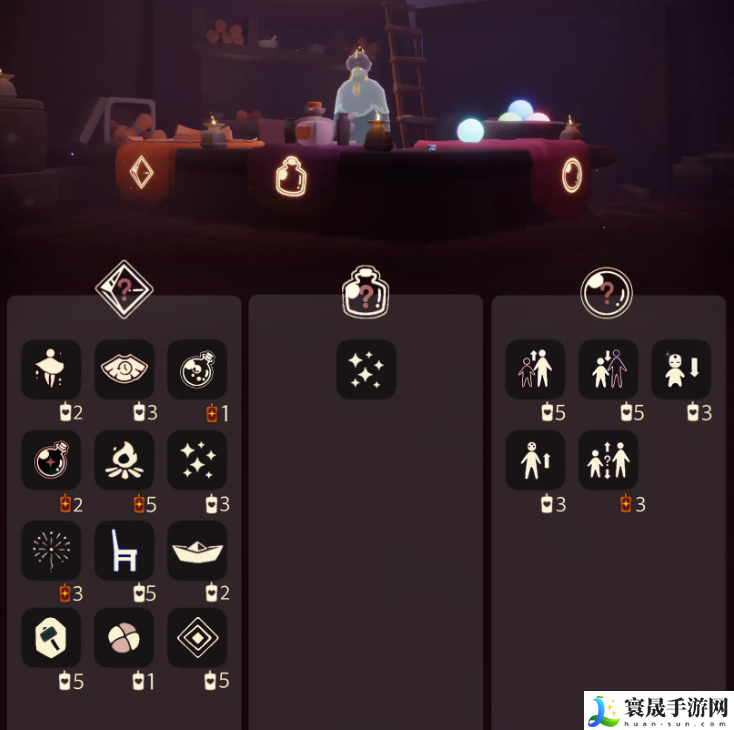Select the hammer hexagon item
Viewport: 734px width, 730px height.
point(52,637)
